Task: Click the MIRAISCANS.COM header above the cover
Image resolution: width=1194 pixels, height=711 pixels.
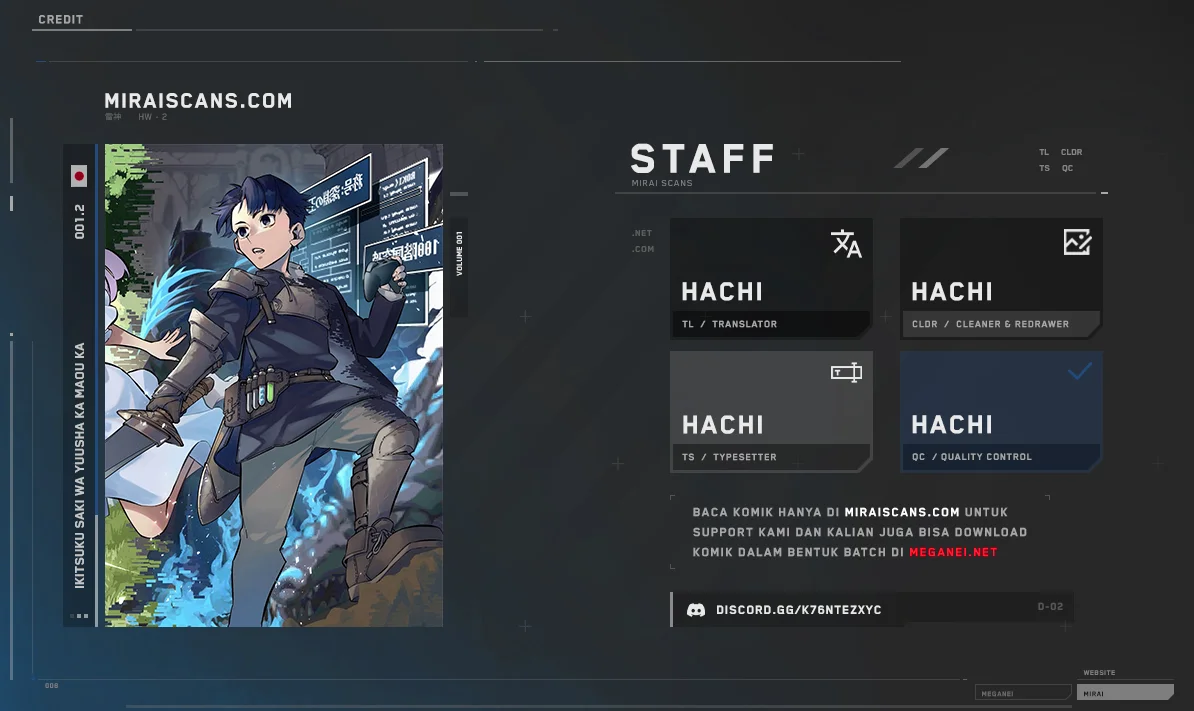Action: (198, 101)
